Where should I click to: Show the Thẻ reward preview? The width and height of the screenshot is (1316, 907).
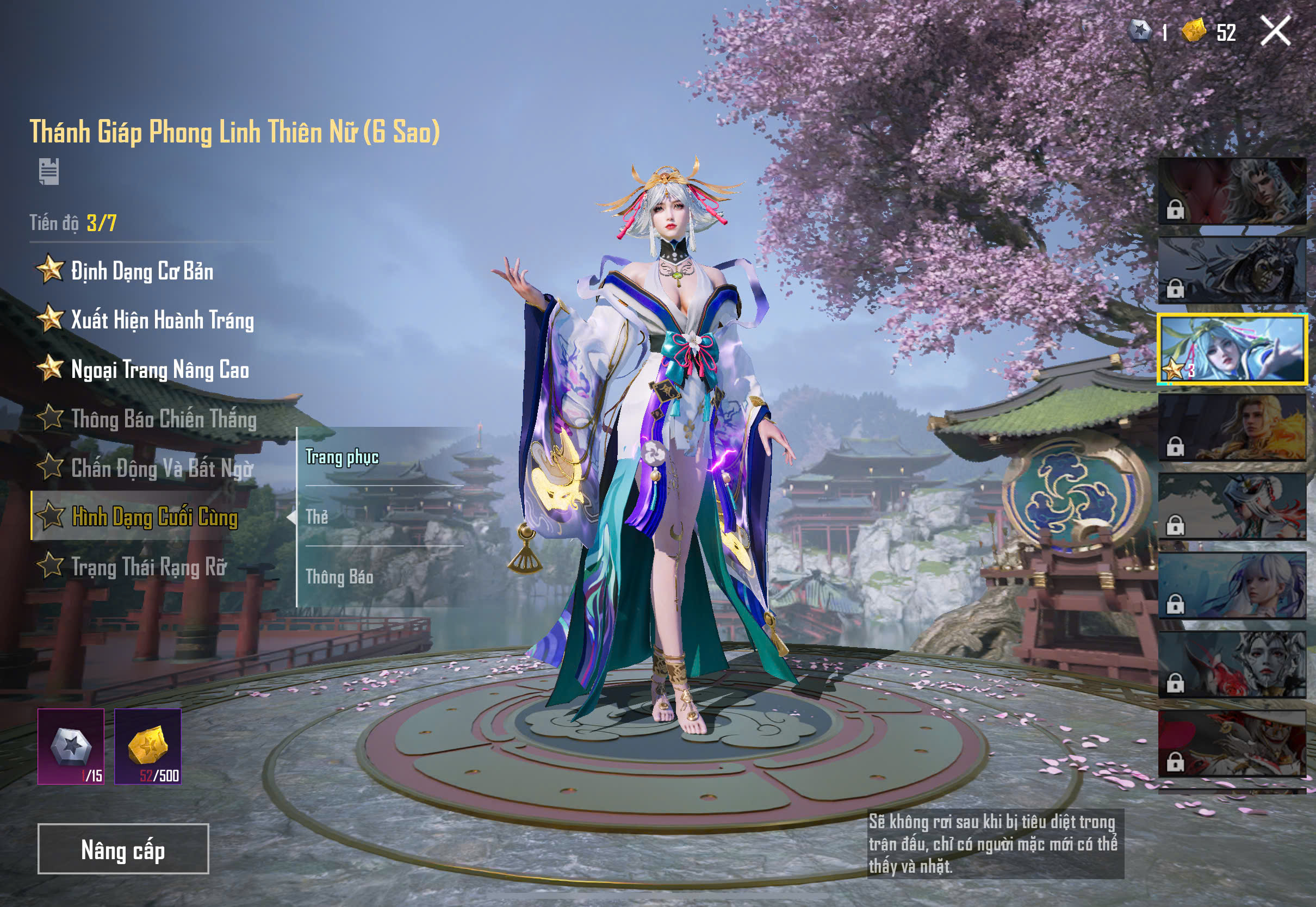317,517
